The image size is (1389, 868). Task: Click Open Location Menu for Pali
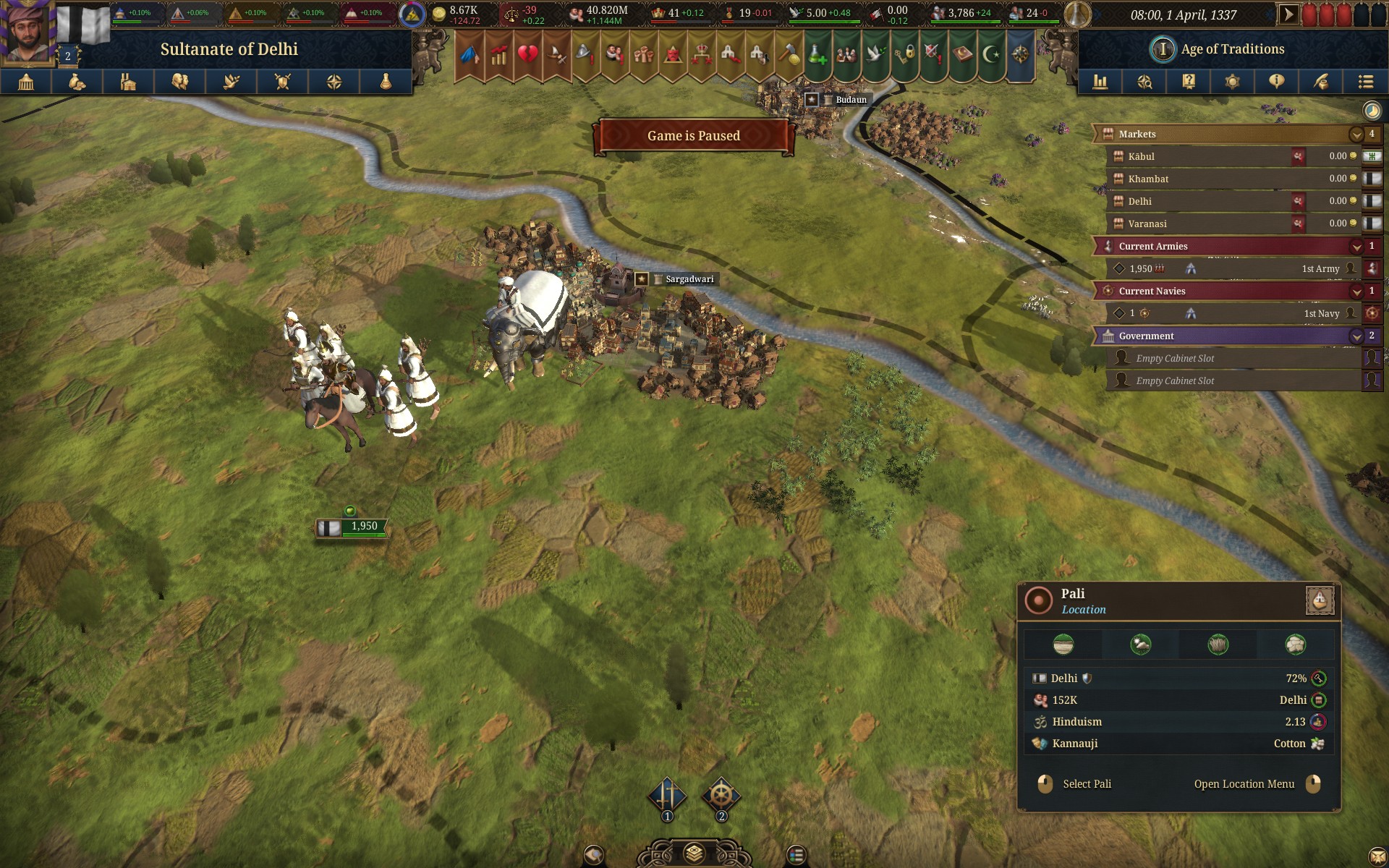pos(1244,784)
